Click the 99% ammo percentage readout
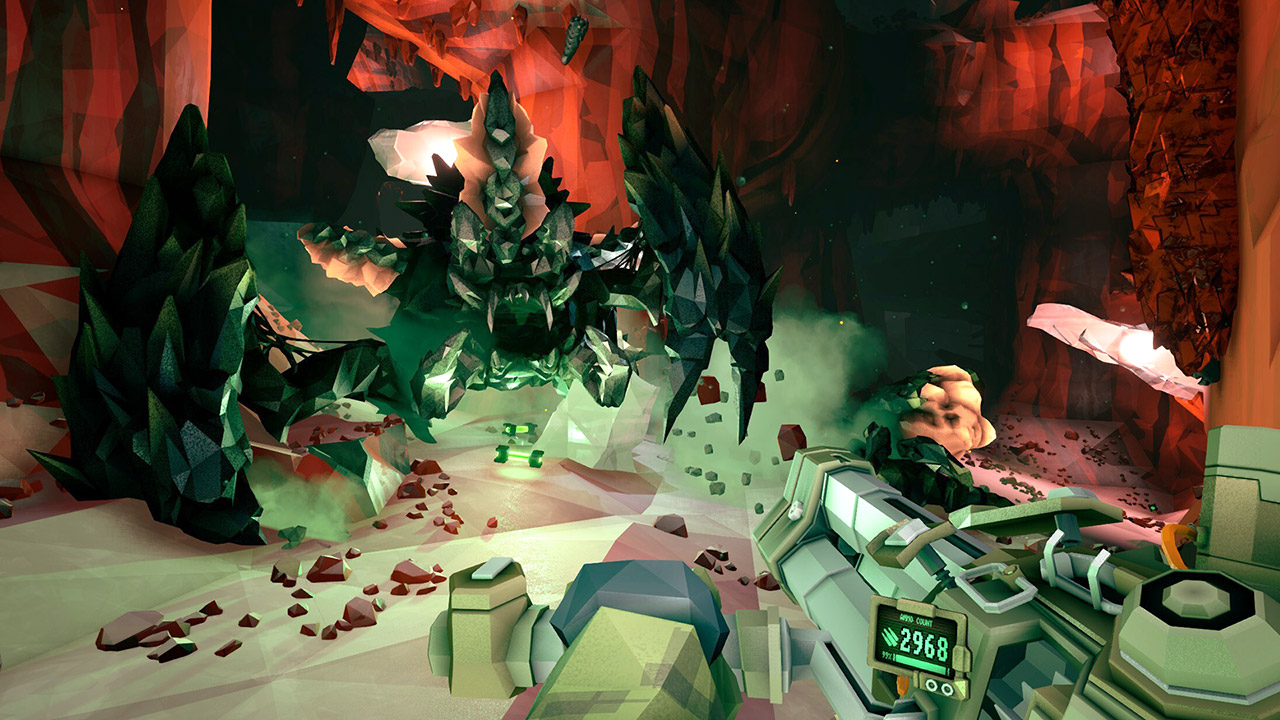 click(x=888, y=657)
